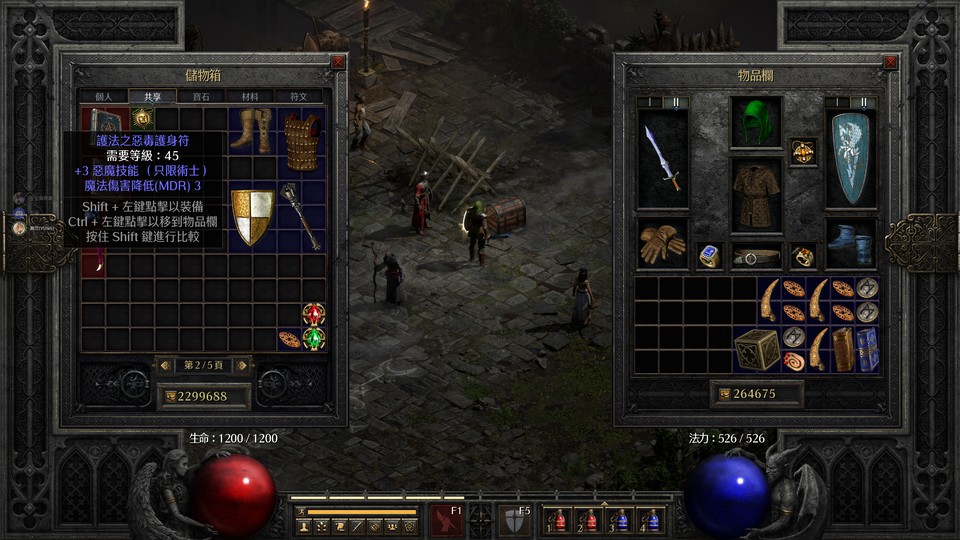Go to the previous stash page

(165, 366)
